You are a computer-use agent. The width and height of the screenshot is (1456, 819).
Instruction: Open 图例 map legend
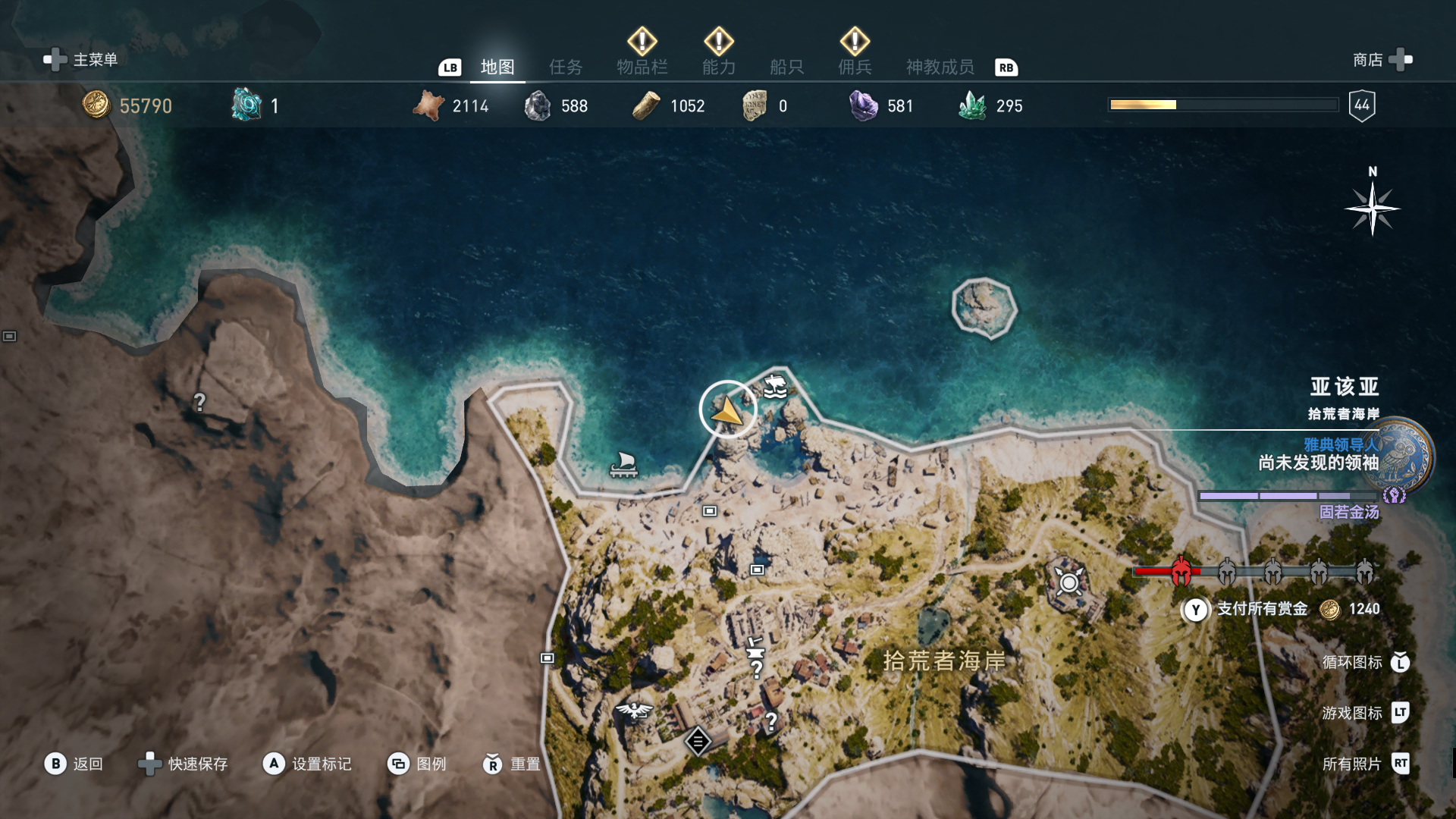click(x=418, y=764)
